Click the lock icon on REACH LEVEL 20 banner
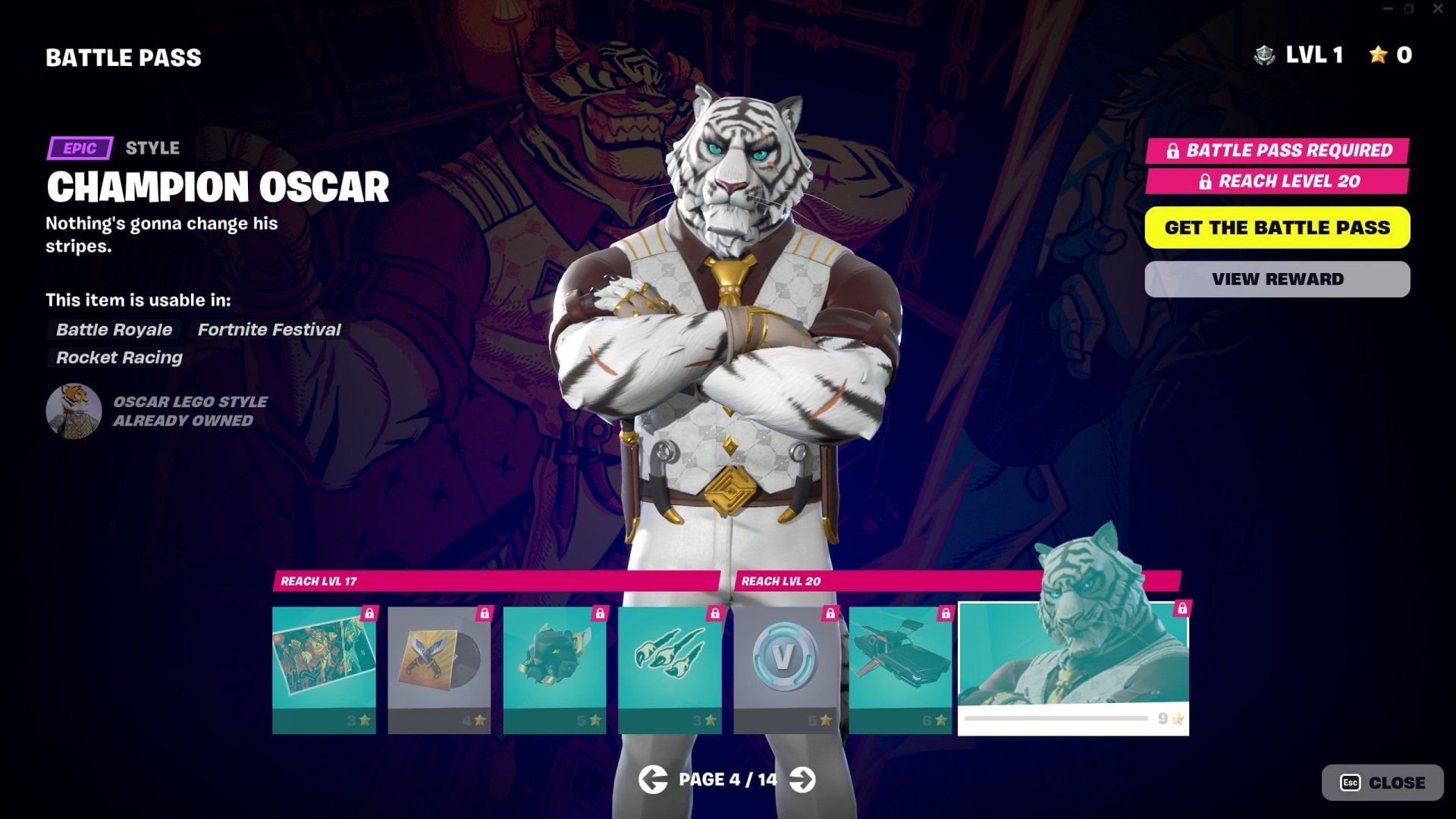Viewport: 1456px width, 819px height. tap(1206, 182)
